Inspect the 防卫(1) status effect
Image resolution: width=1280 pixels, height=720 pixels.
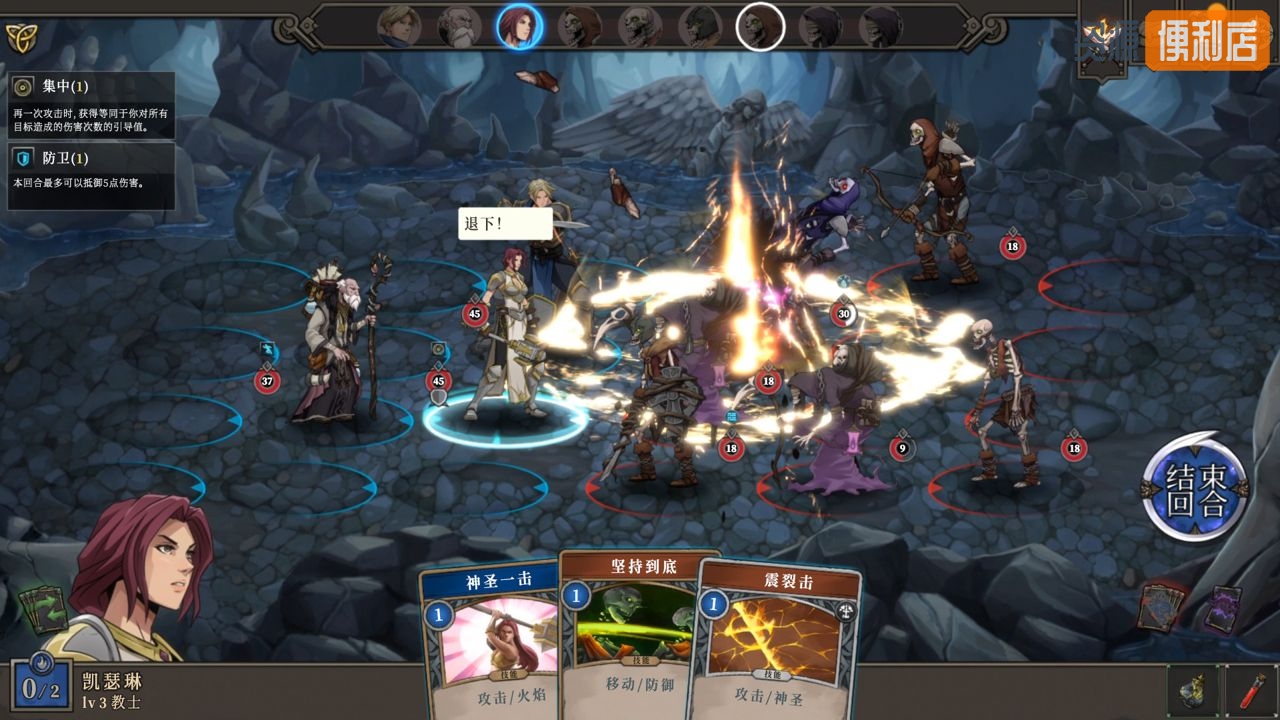pyautogui.click(x=91, y=176)
